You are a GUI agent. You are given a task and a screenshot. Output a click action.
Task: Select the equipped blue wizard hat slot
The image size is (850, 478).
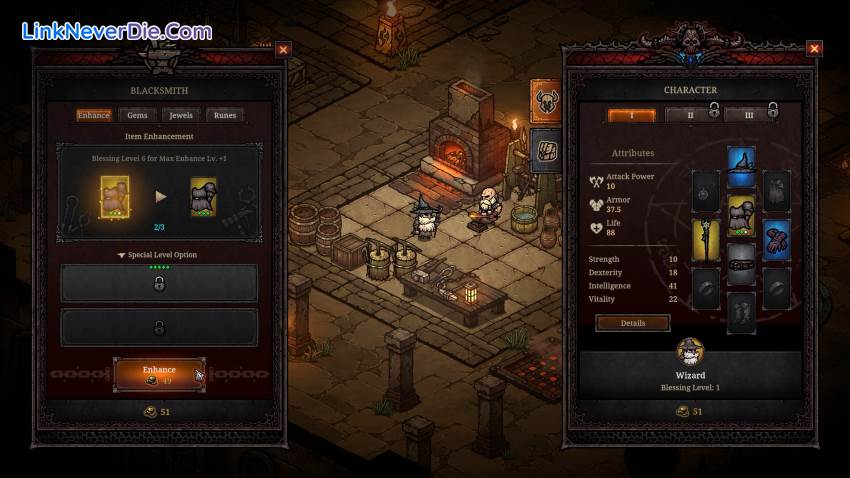coord(741,167)
